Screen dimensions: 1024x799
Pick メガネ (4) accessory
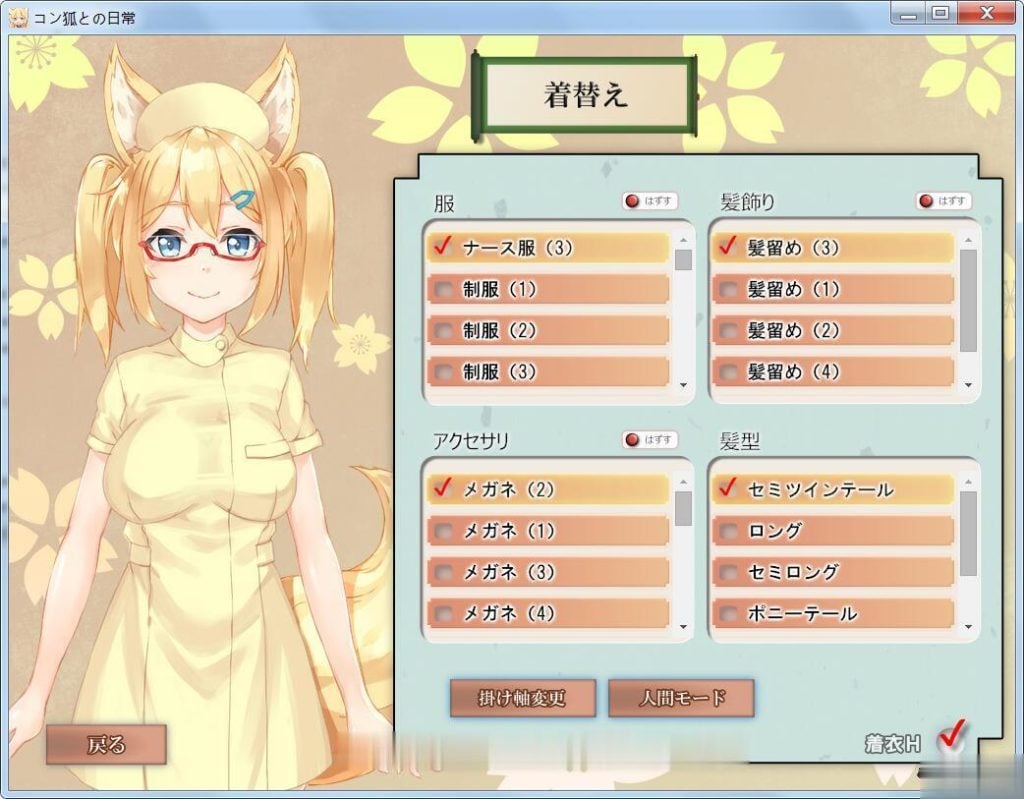(x=547, y=613)
